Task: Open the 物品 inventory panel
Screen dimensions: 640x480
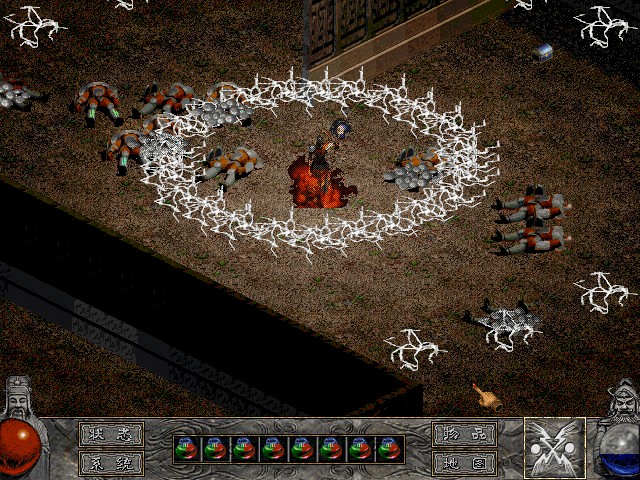Action: click(x=465, y=435)
